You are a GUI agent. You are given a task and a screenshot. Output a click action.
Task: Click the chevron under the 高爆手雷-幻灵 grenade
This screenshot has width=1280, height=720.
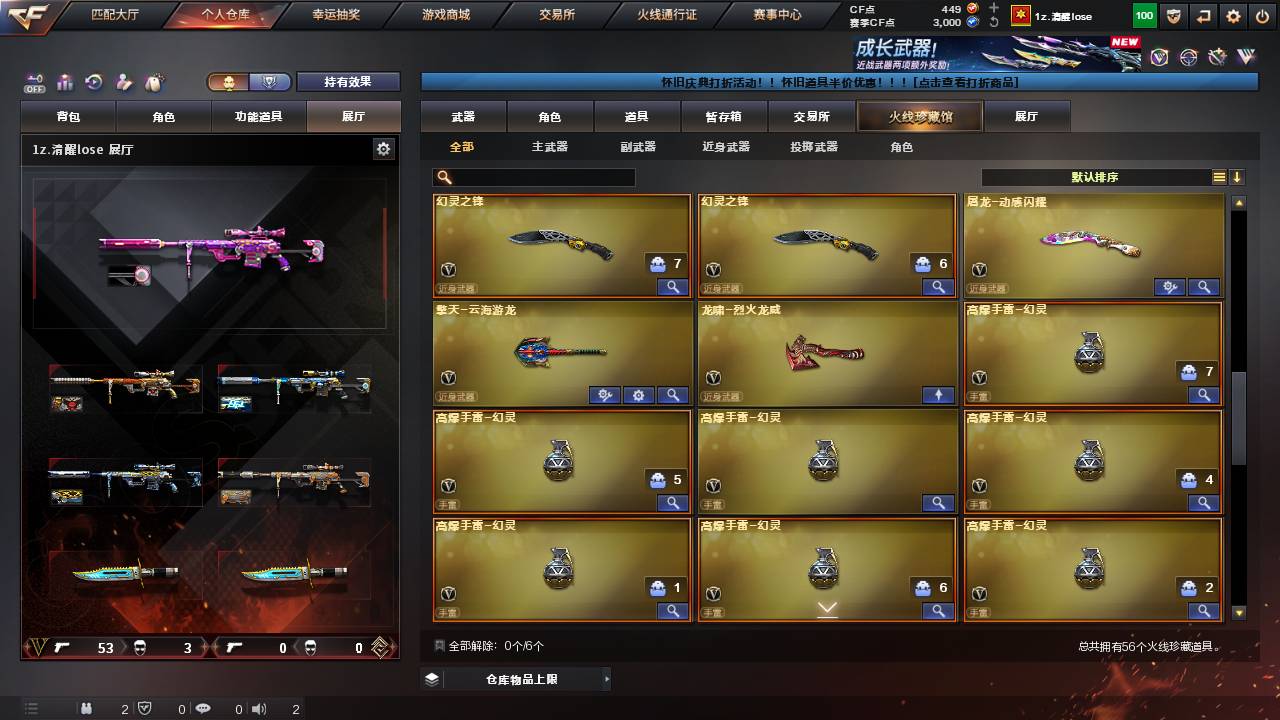[826, 607]
